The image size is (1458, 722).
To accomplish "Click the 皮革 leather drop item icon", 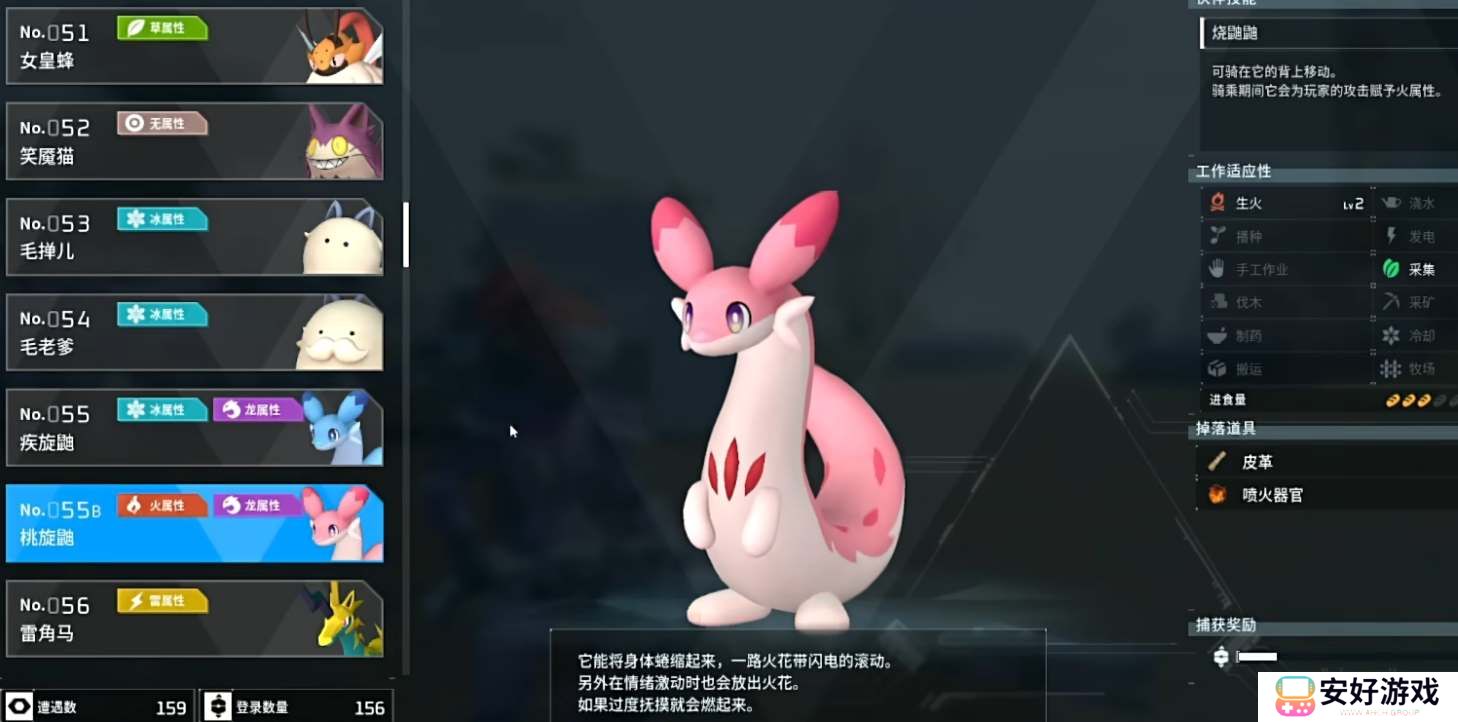I will 1215,461.
